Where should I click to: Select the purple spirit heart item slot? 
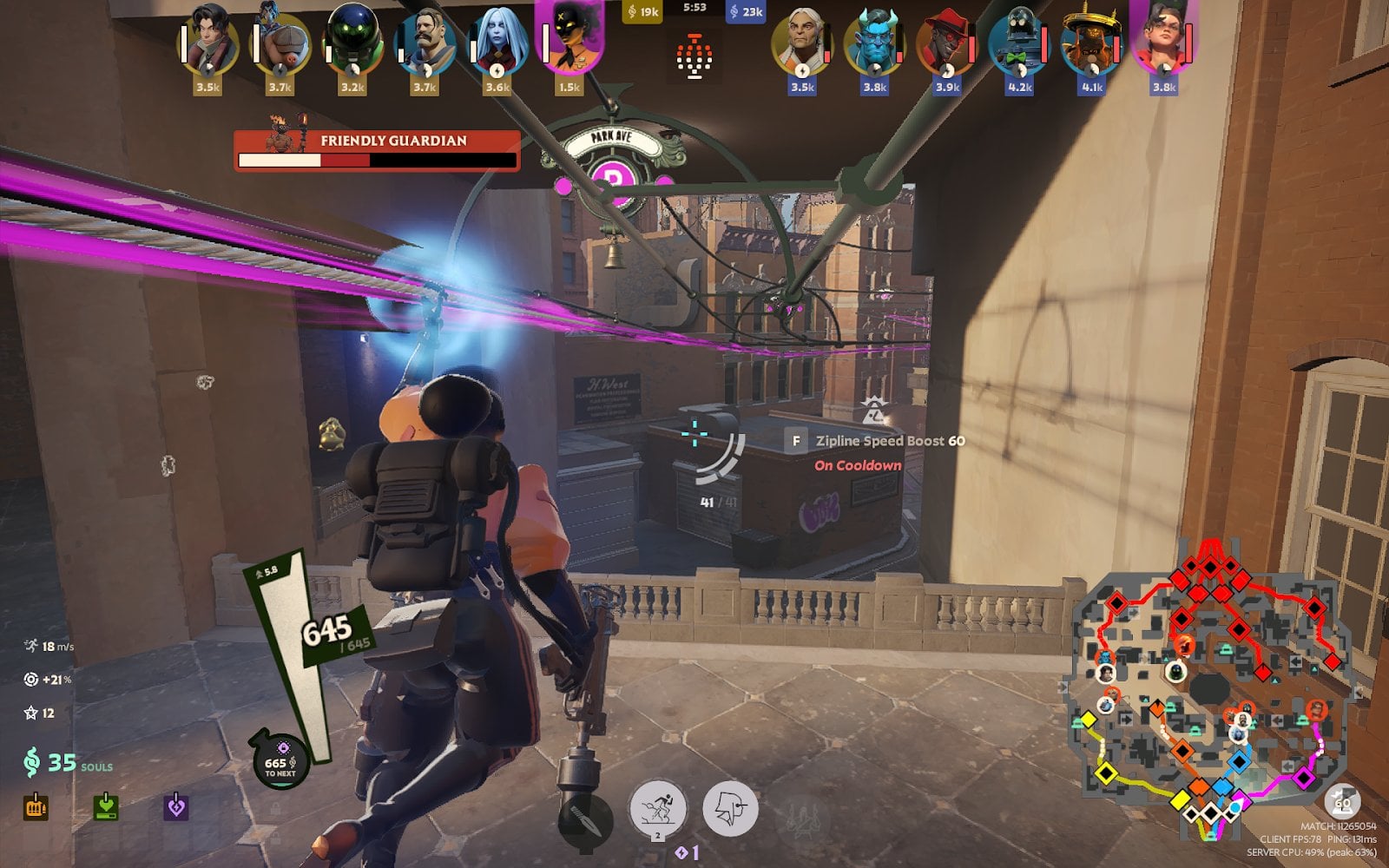(x=176, y=807)
